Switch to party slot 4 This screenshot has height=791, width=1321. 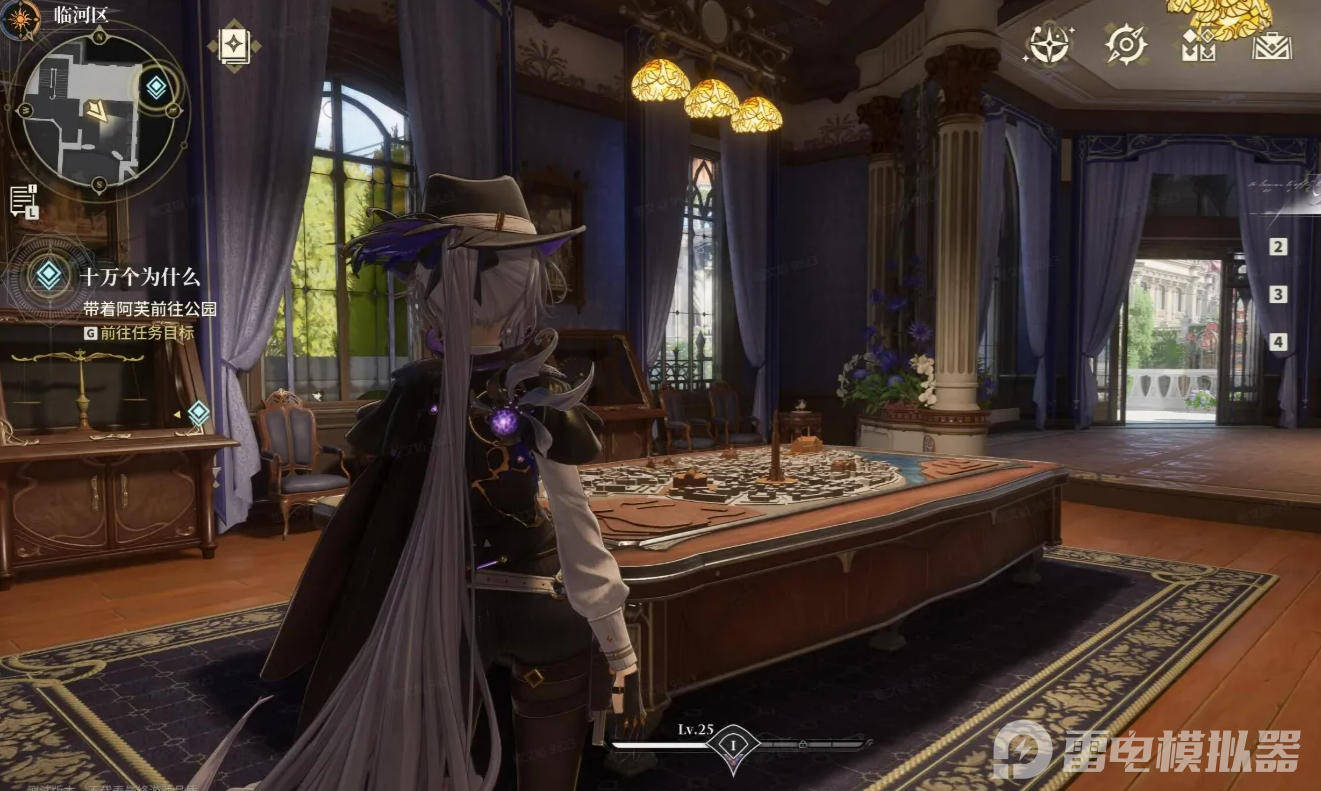(1278, 342)
